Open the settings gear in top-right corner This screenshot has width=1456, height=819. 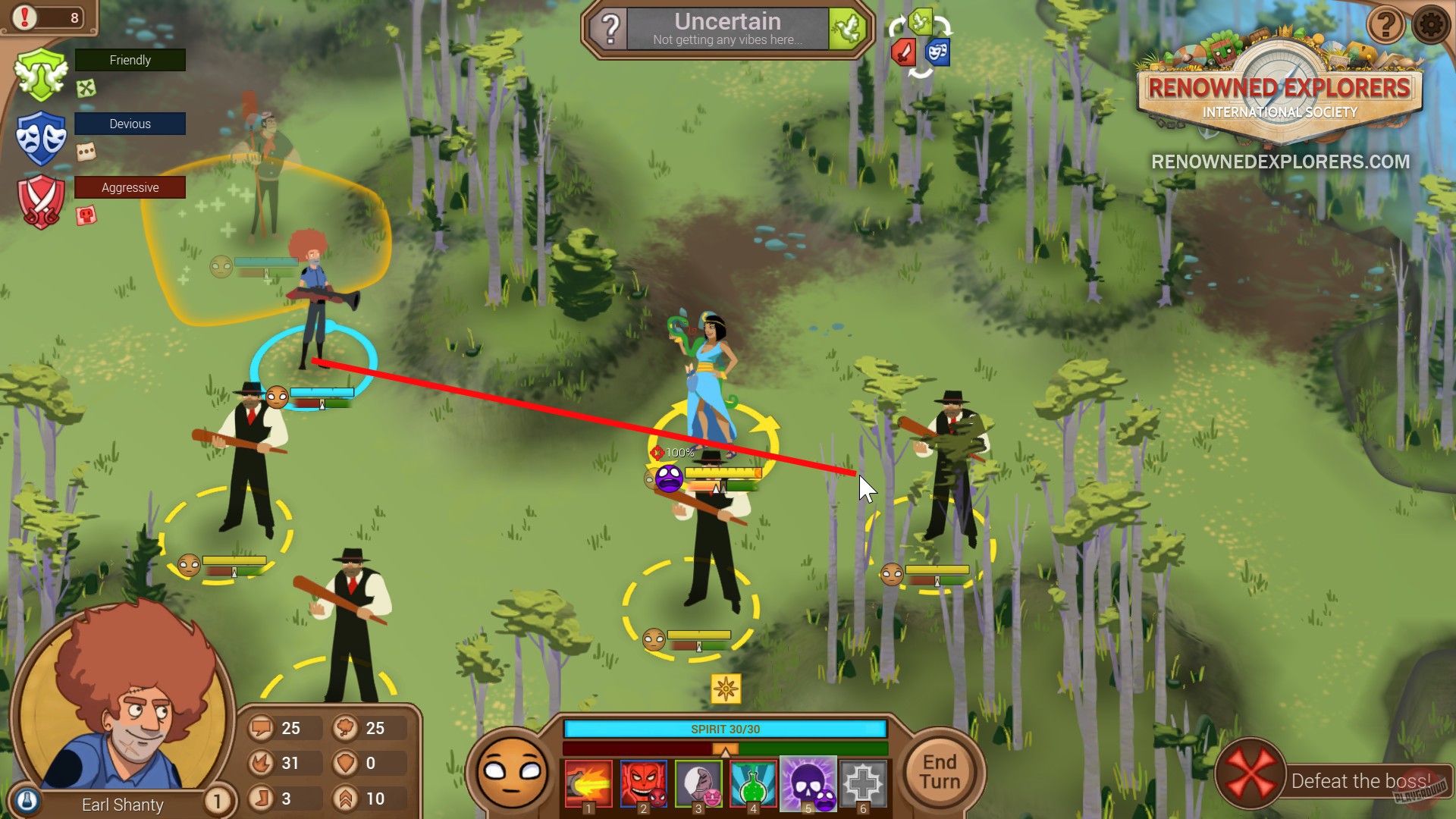point(1432,25)
